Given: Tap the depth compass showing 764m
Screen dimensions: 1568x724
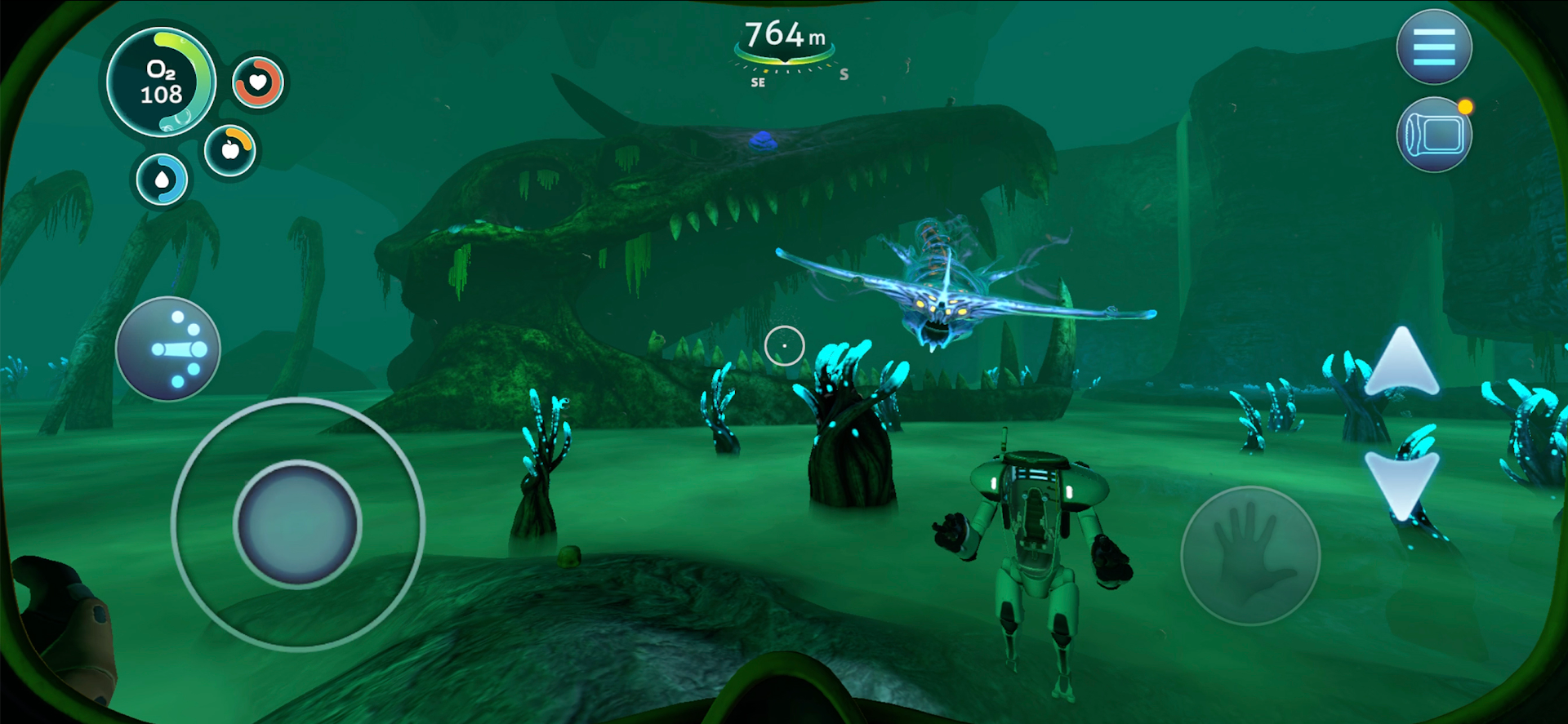Looking at the screenshot, I should click(785, 36).
